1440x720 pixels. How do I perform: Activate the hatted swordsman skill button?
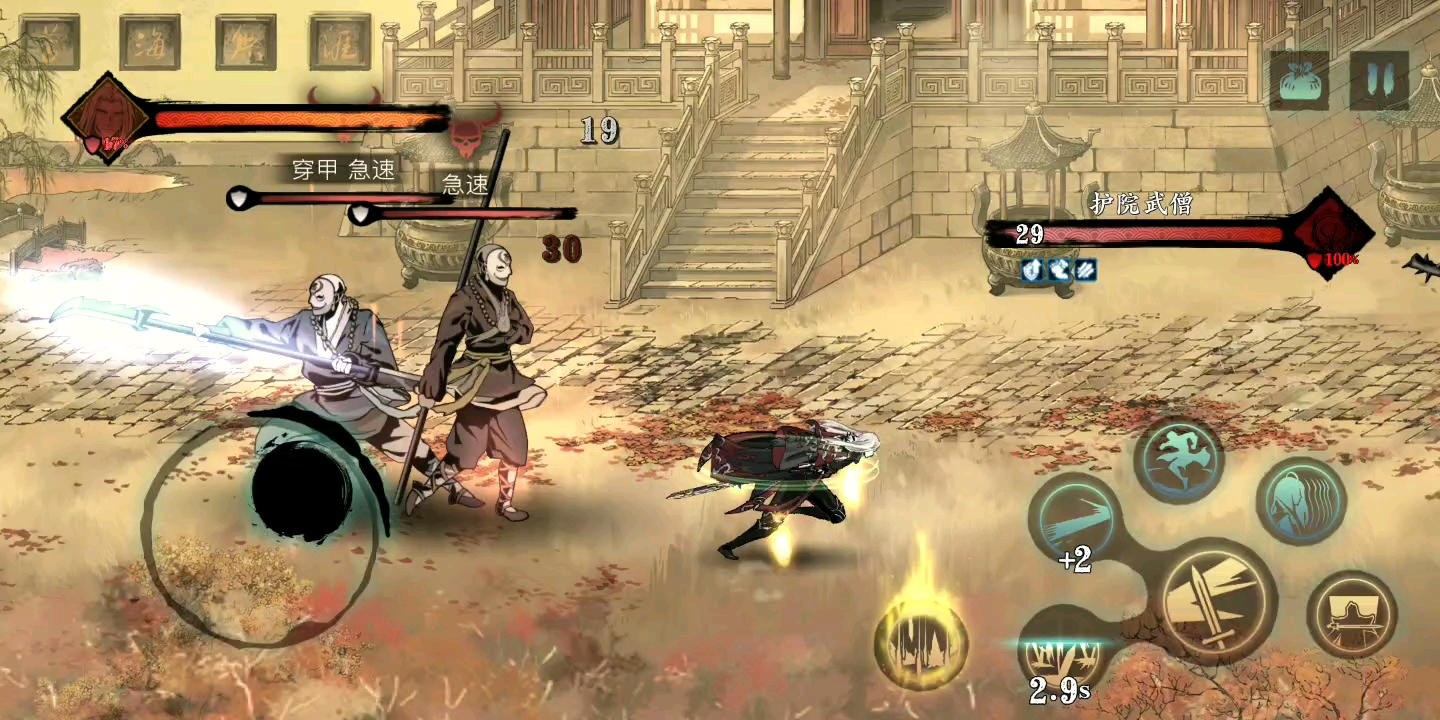pyautogui.click(x=1351, y=614)
